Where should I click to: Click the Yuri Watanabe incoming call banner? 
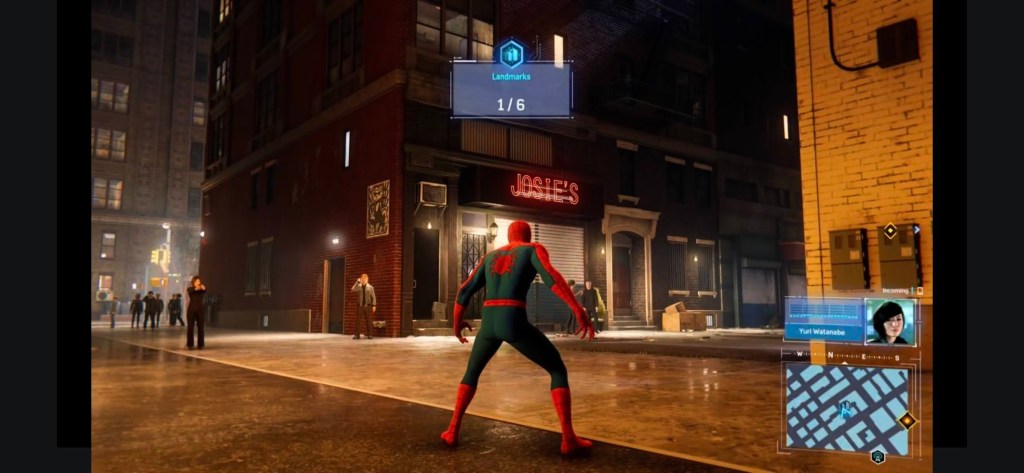point(824,322)
